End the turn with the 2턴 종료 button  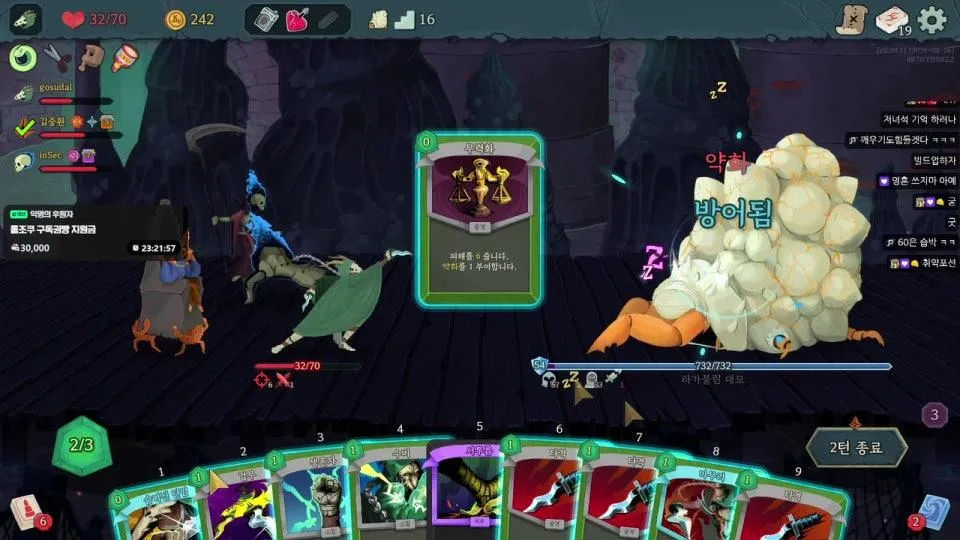[x=857, y=447]
